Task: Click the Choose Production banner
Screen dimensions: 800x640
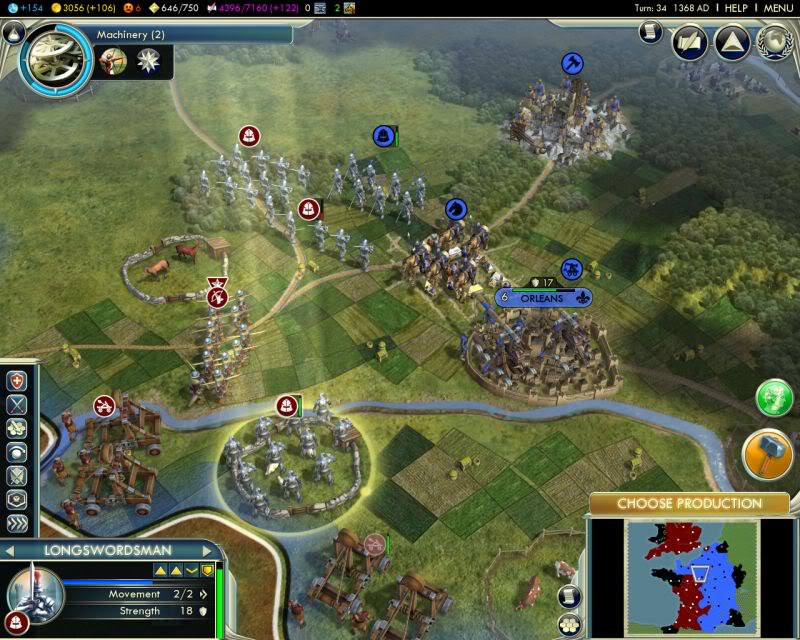Action: pos(689,503)
